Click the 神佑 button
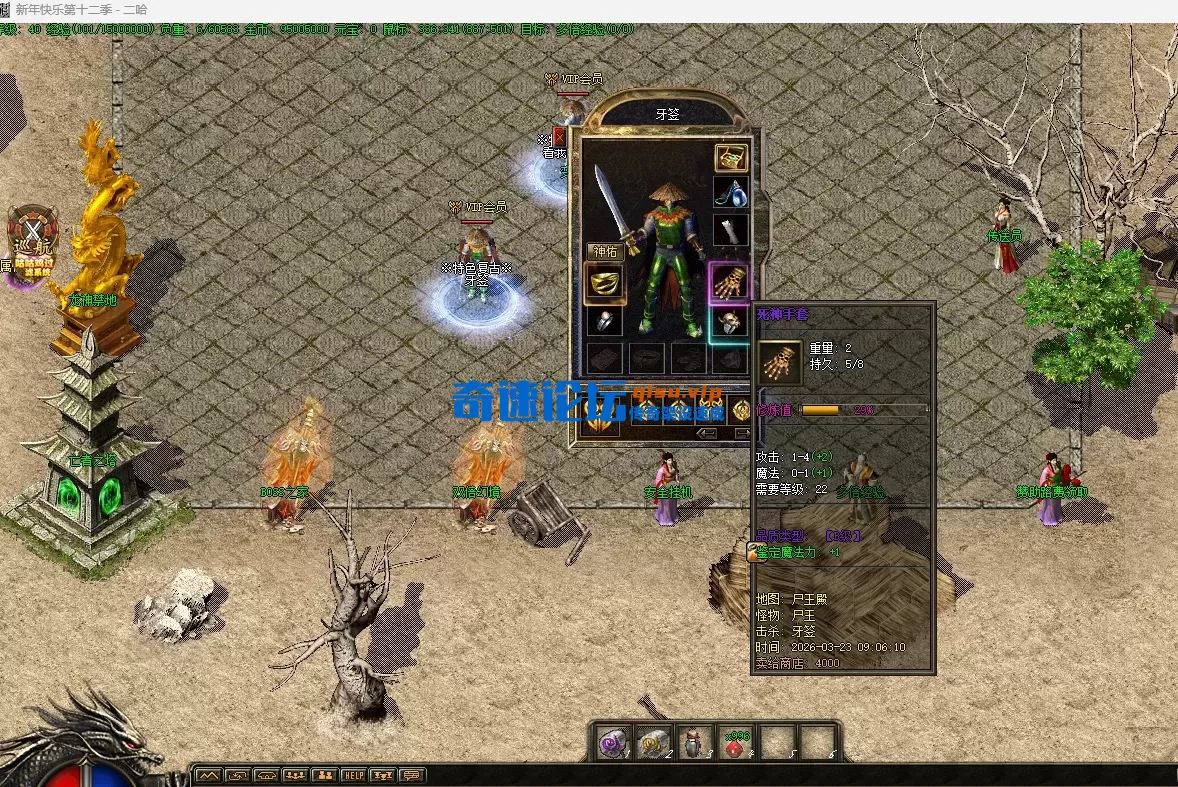This screenshot has height=787, width=1178. 606,252
